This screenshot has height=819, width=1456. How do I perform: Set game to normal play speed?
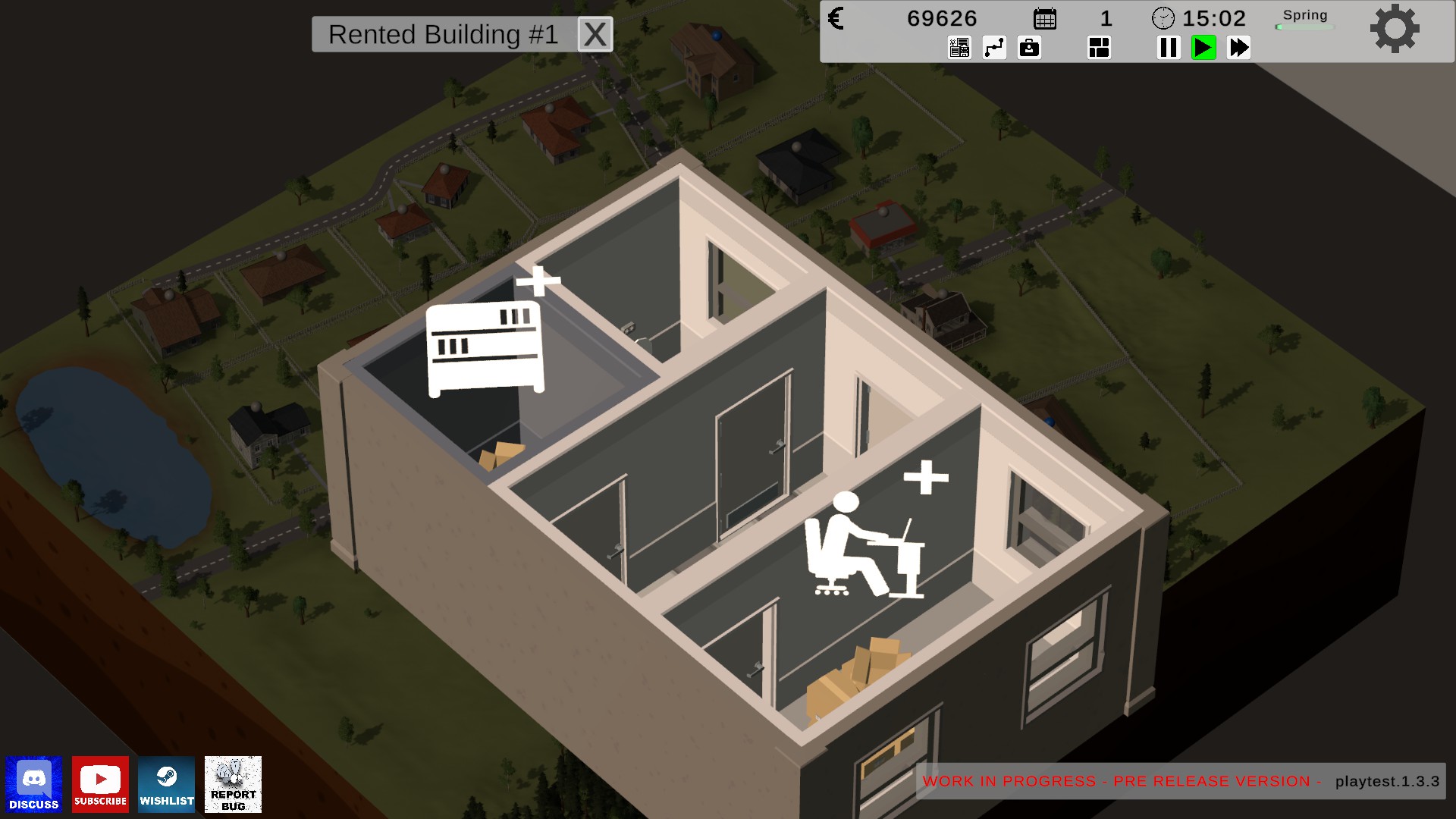pos(1203,48)
